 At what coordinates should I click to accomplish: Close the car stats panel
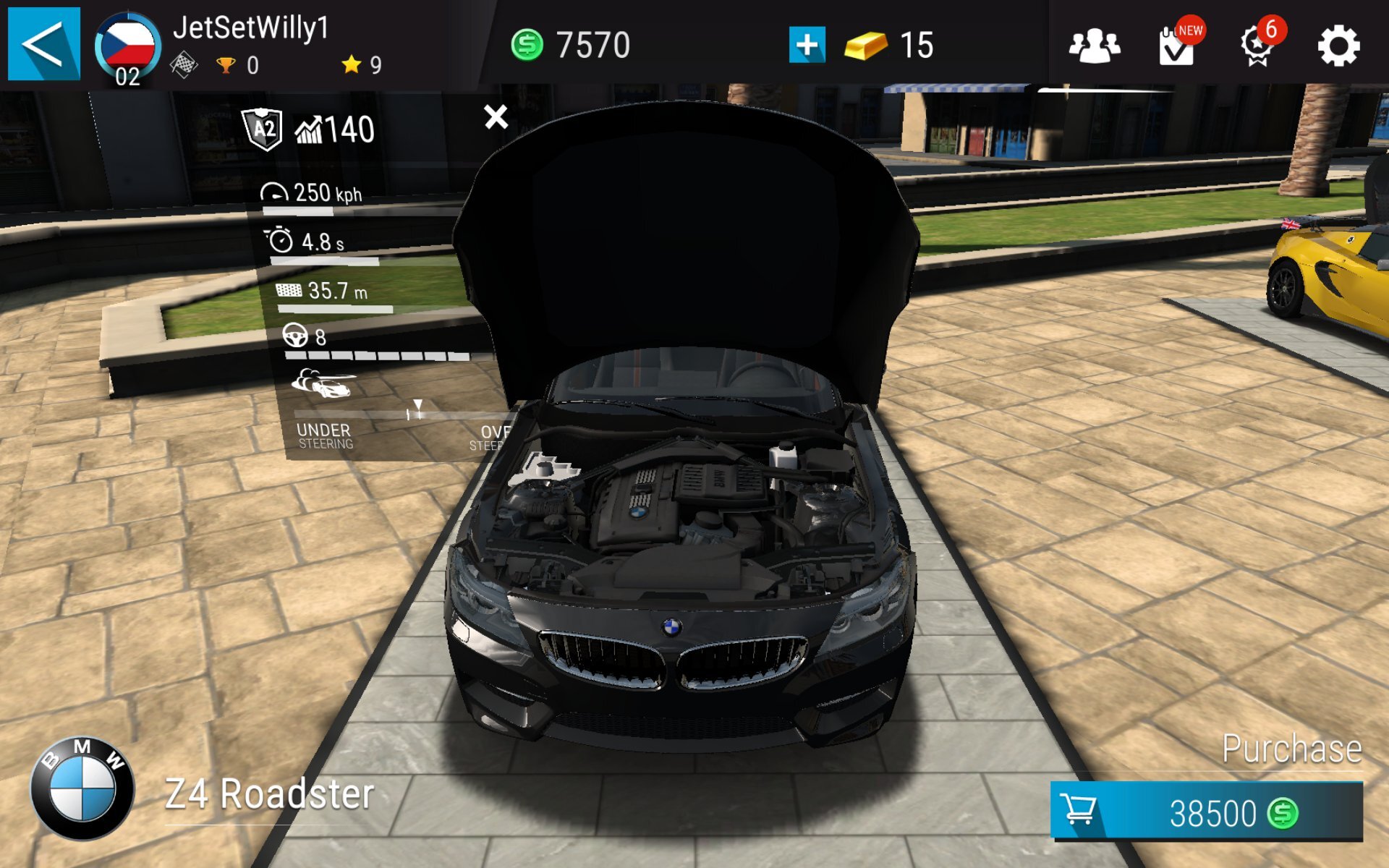pyautogui.click(x=496, y=116)
